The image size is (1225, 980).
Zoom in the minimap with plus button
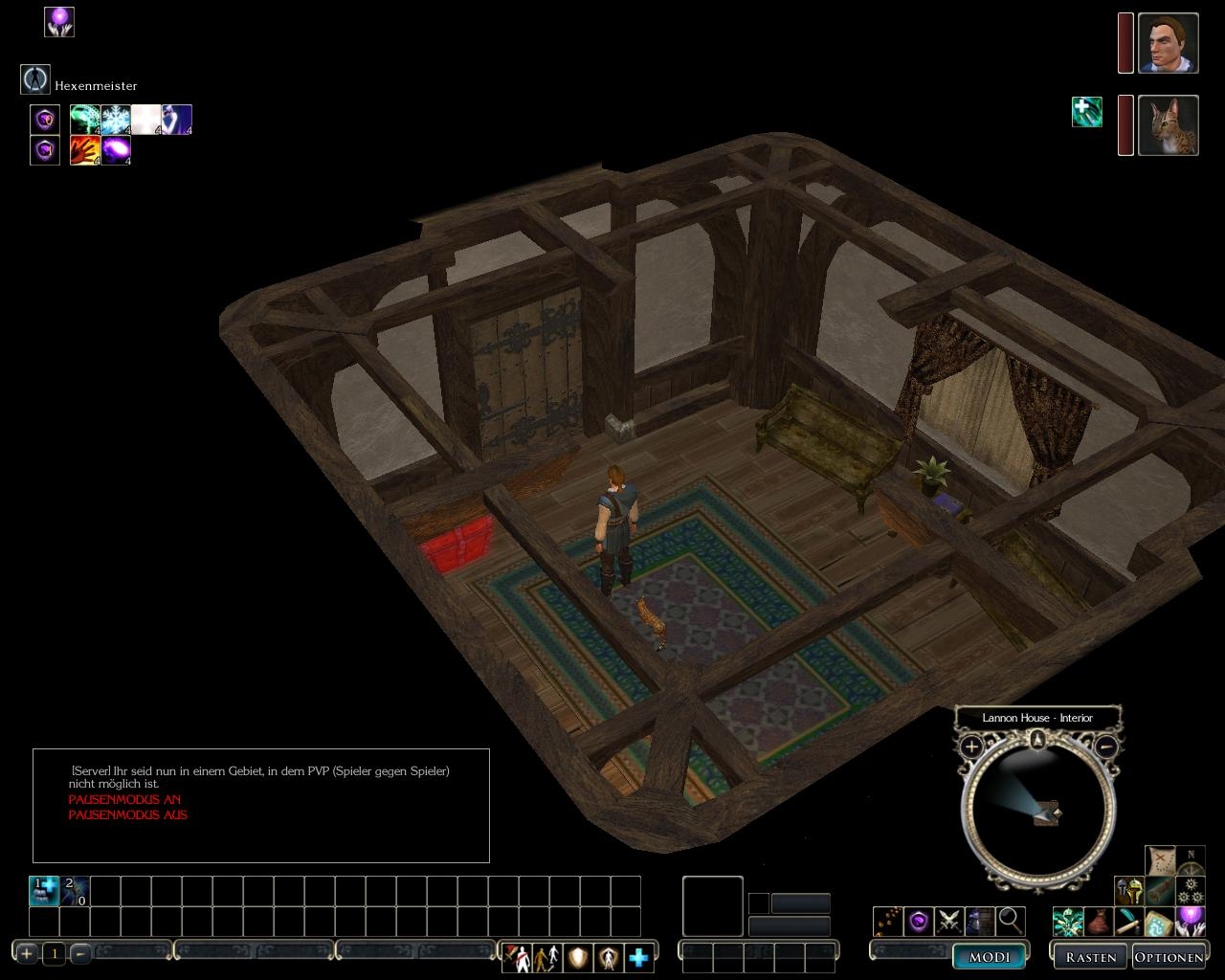point(970,746)
